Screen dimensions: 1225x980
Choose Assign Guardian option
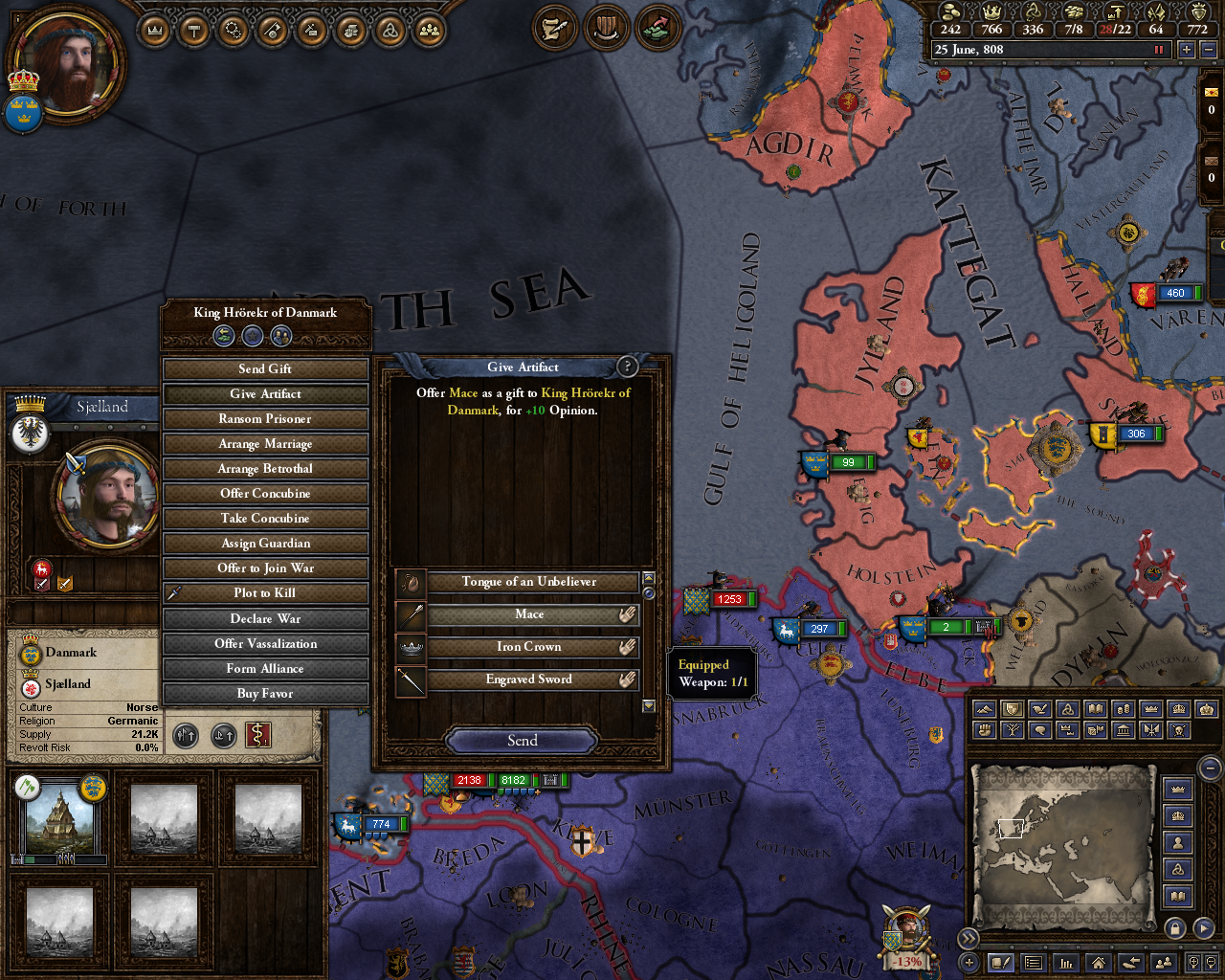tap(265, 544)
